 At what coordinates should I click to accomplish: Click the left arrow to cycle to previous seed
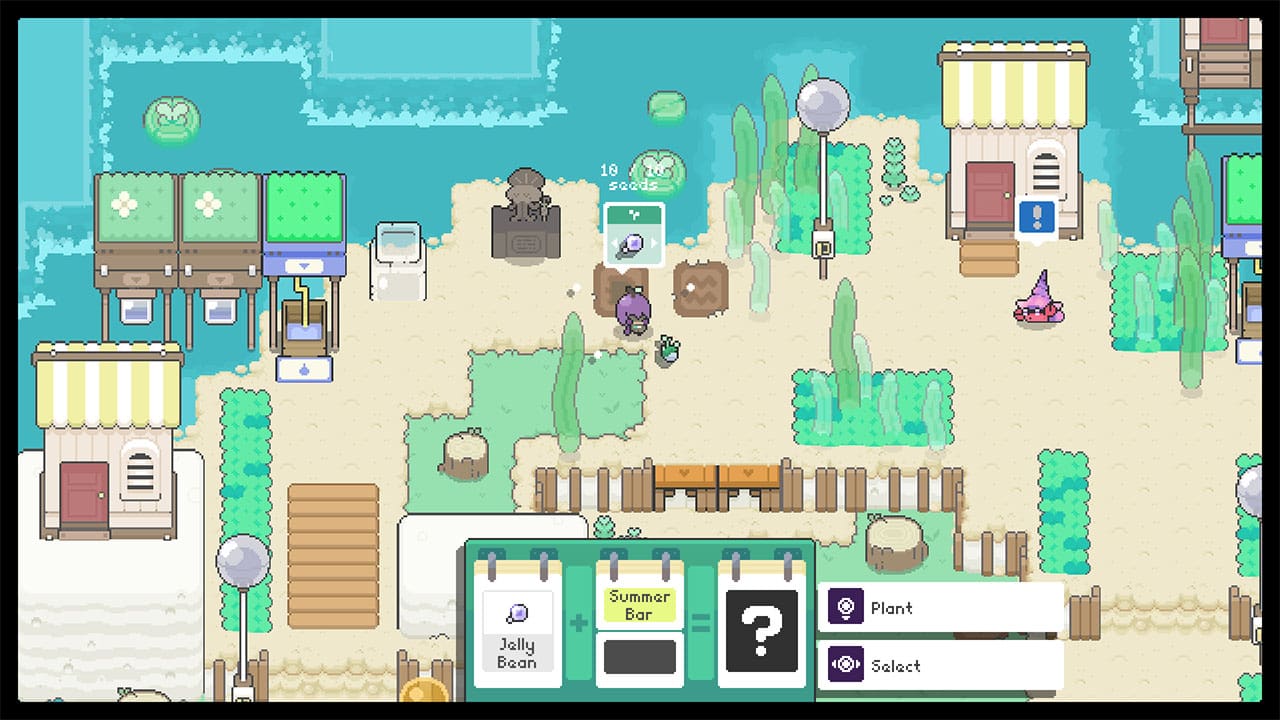click(x=614, y=242)
